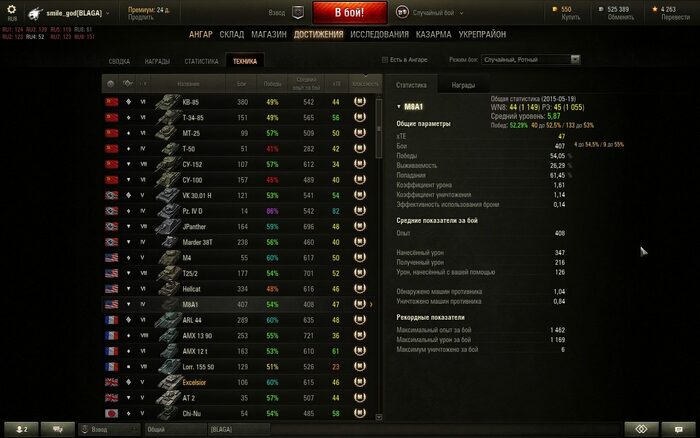The height and width of the screenshot is (438, 700).
Task: Sort the vehicle list by Победы column
Action: click(272, 84)
